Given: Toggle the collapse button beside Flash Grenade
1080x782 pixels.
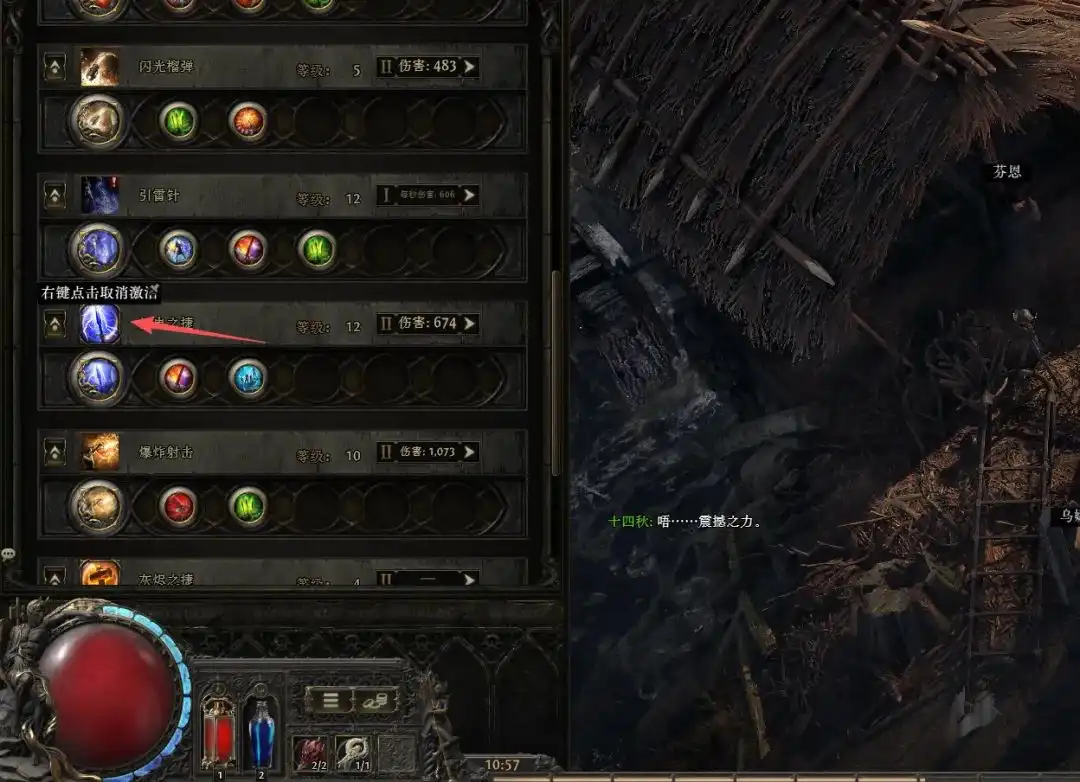Looking at the screenshot, I should (55, 68).
